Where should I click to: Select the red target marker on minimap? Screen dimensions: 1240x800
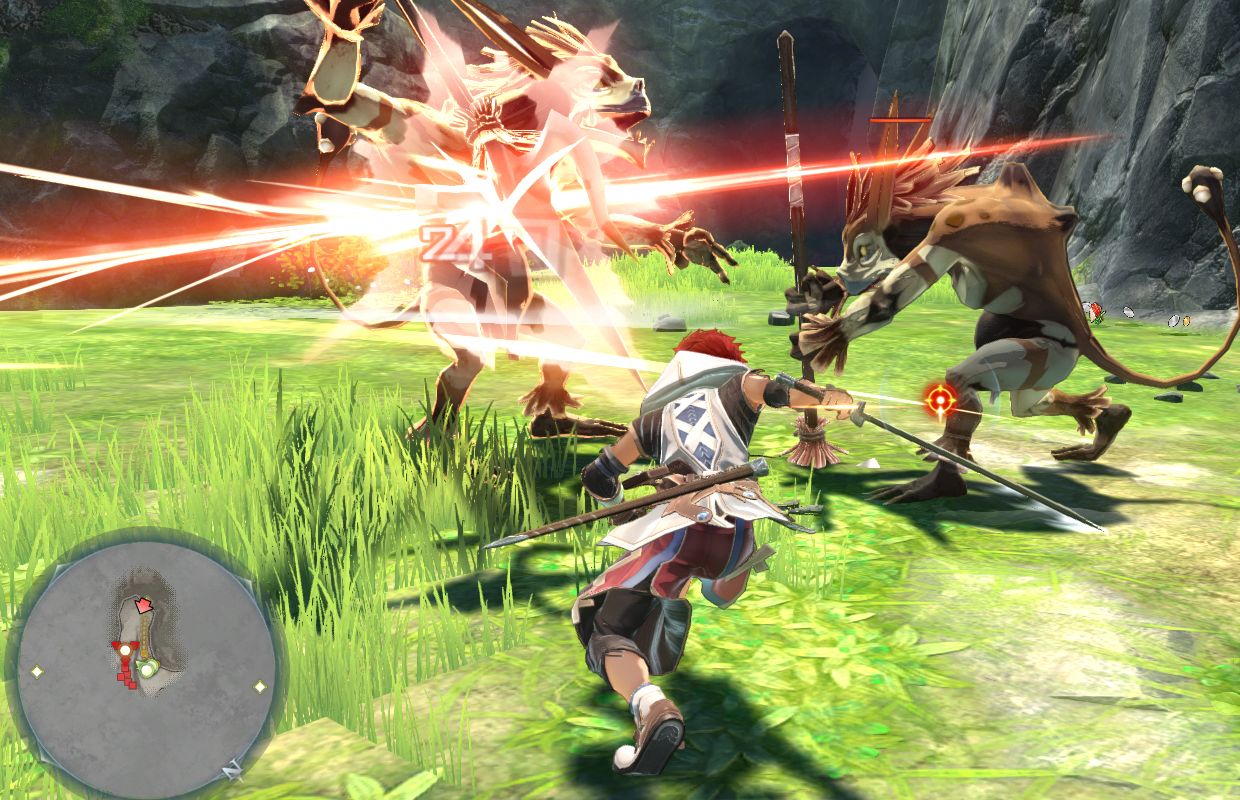125,649
